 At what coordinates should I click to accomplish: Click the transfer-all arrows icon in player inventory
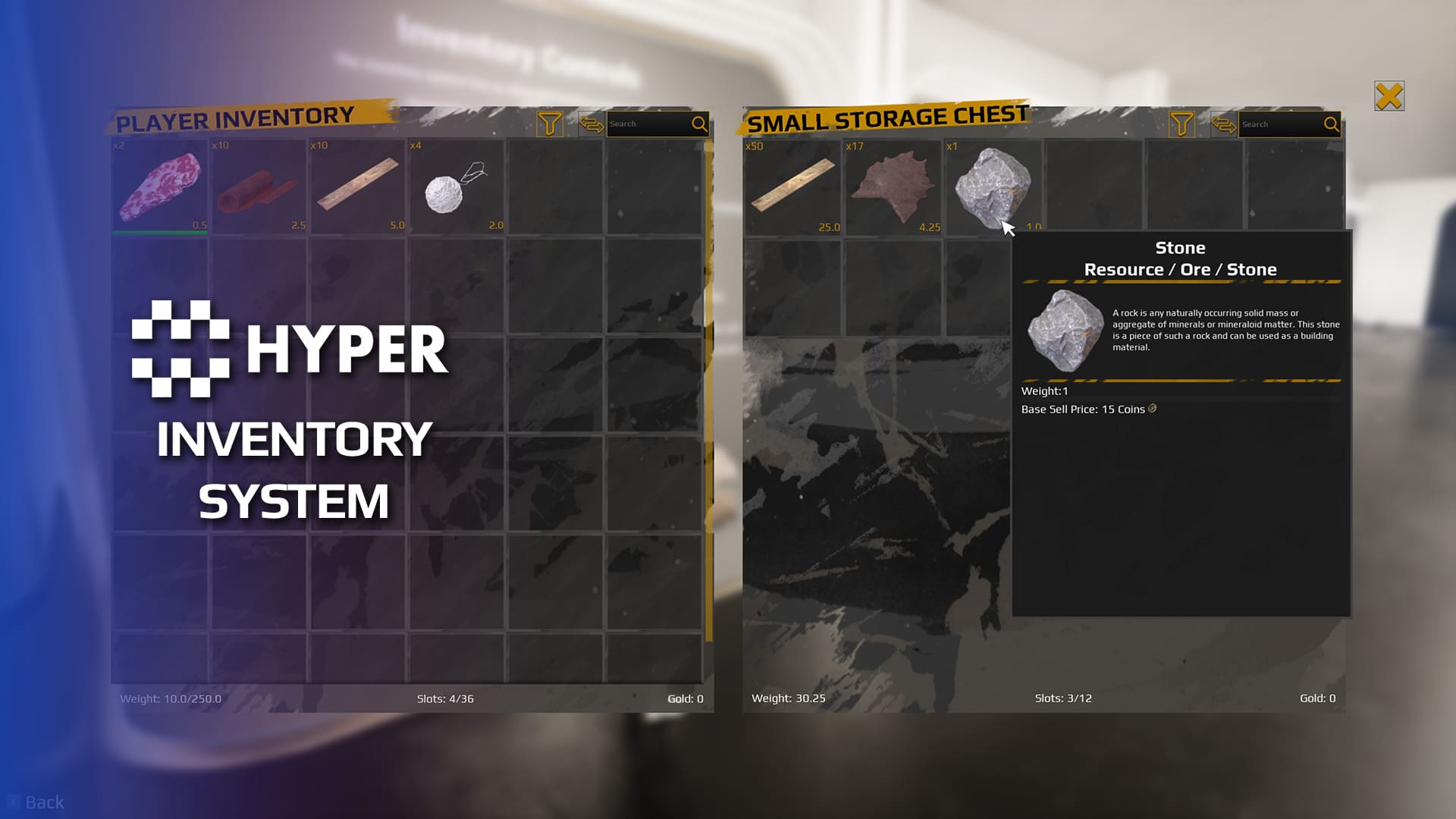(592, 124)
